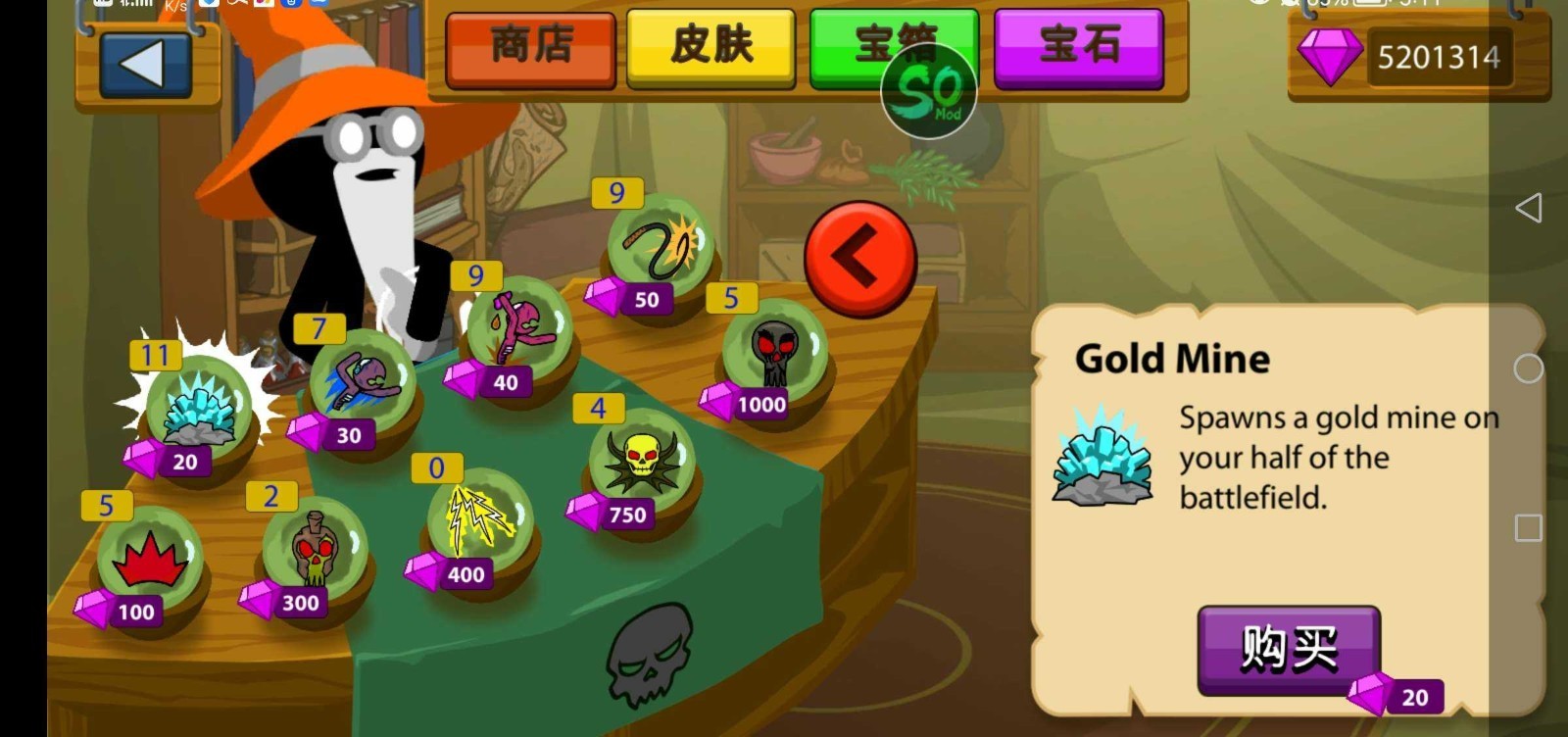
Task: Select the purple dagger orb costing 30
Action: click(358, 377)
